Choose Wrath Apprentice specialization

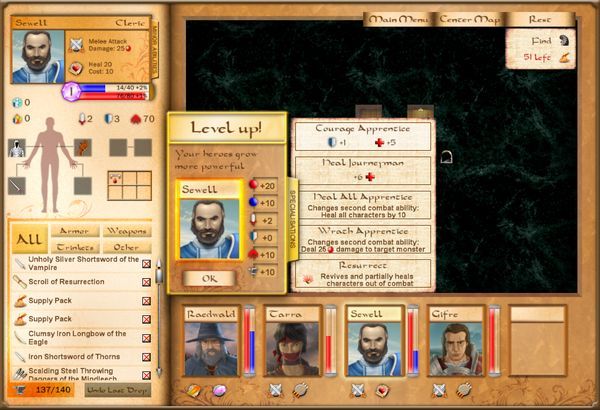click(x=362, y=238)
